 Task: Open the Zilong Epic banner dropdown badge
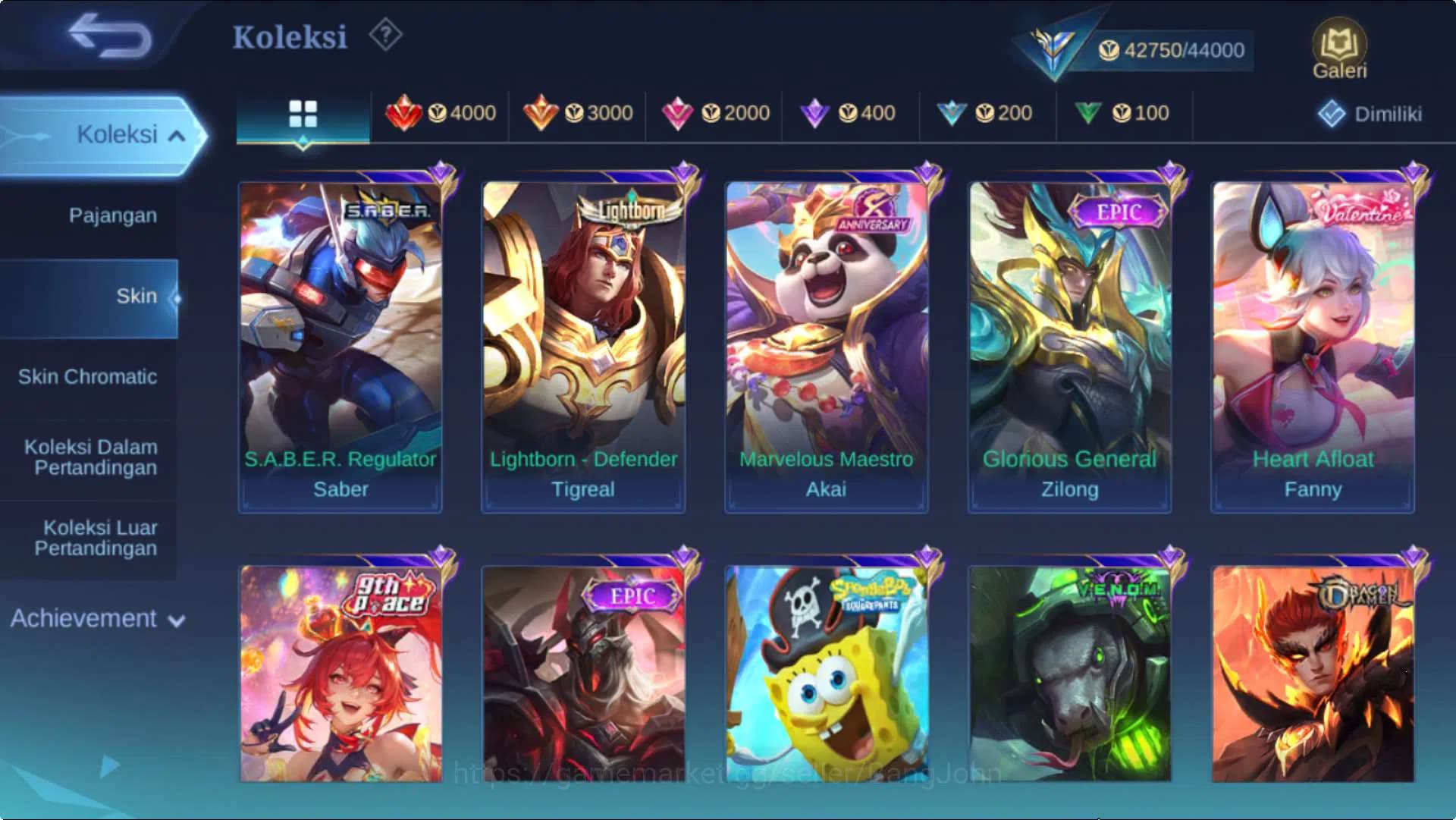tap(1120, 214)
